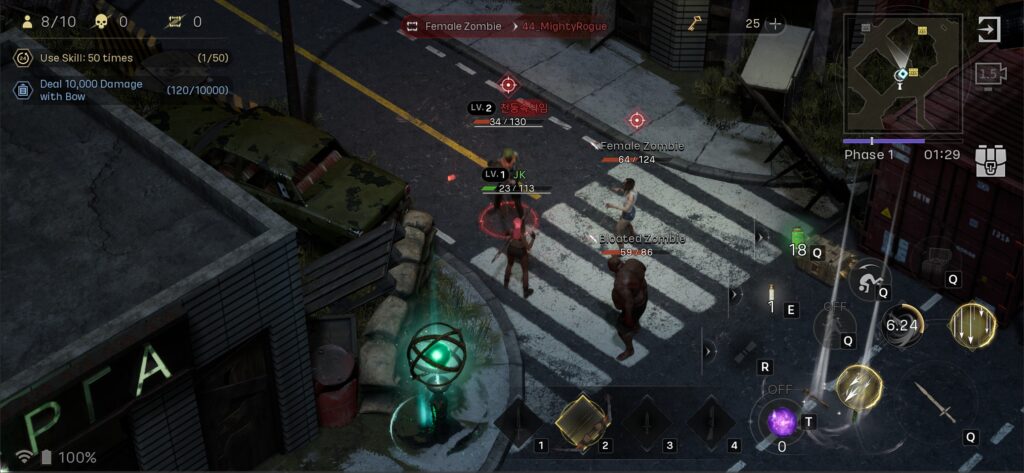Use the purple orb skill
The width and height of the screenshot is (1024, 473).
tap(781, 421)
